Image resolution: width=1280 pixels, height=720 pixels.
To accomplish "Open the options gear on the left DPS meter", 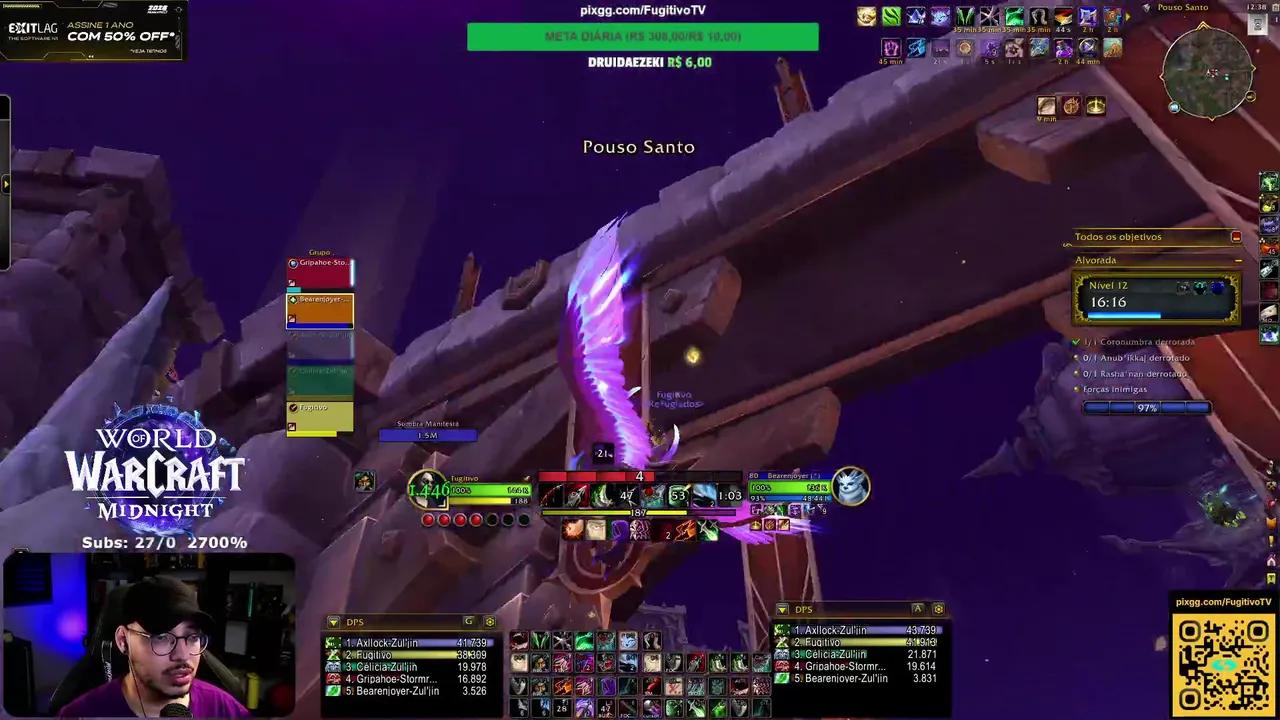I will pyautogui.click(x=490, y=622).
